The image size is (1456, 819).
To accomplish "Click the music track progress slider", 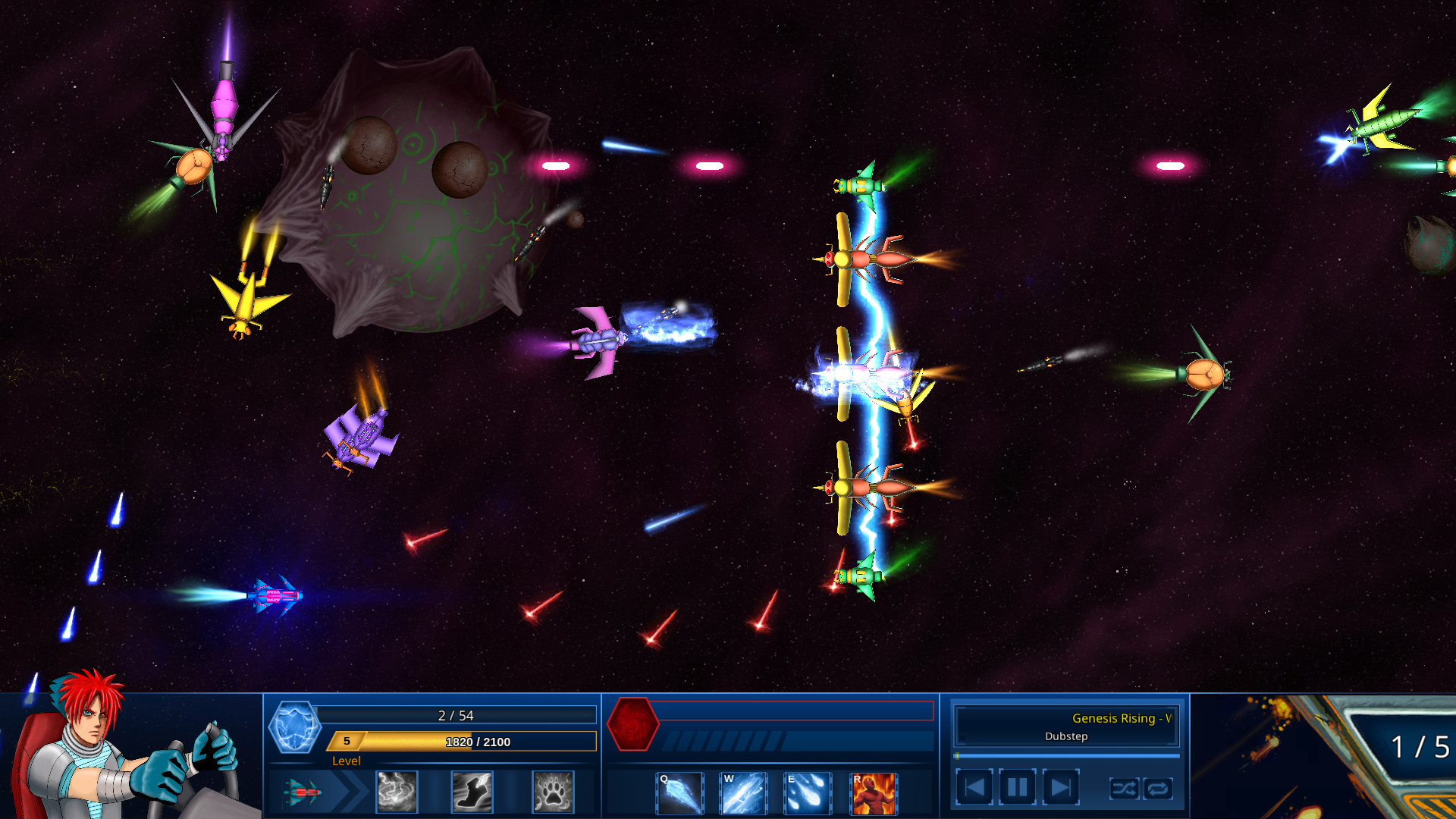I will point(1065,755).
